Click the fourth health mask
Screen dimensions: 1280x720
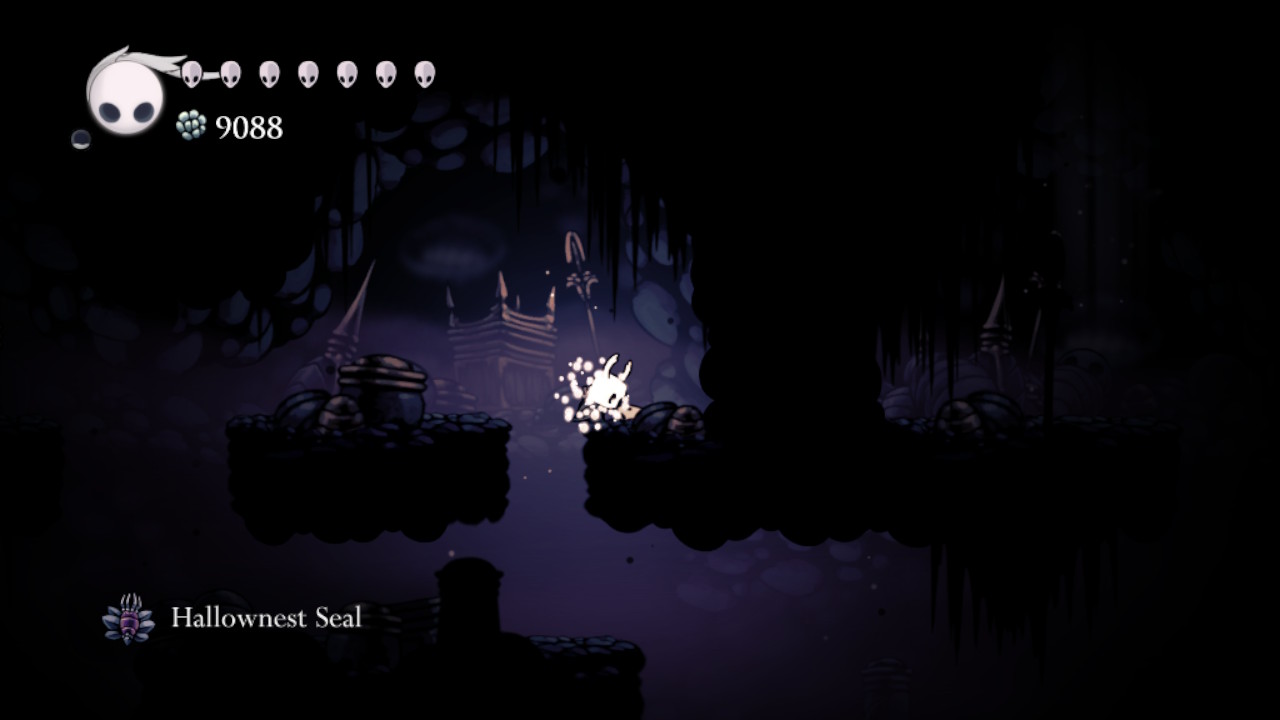310,72
